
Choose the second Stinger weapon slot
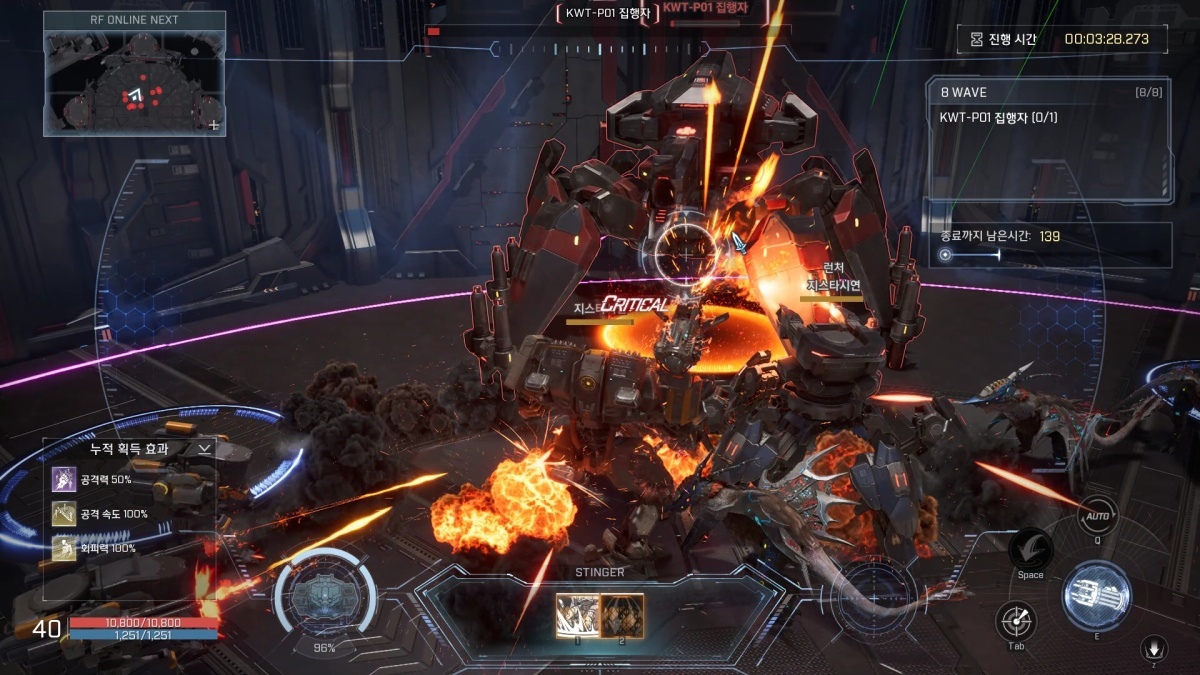622,614
